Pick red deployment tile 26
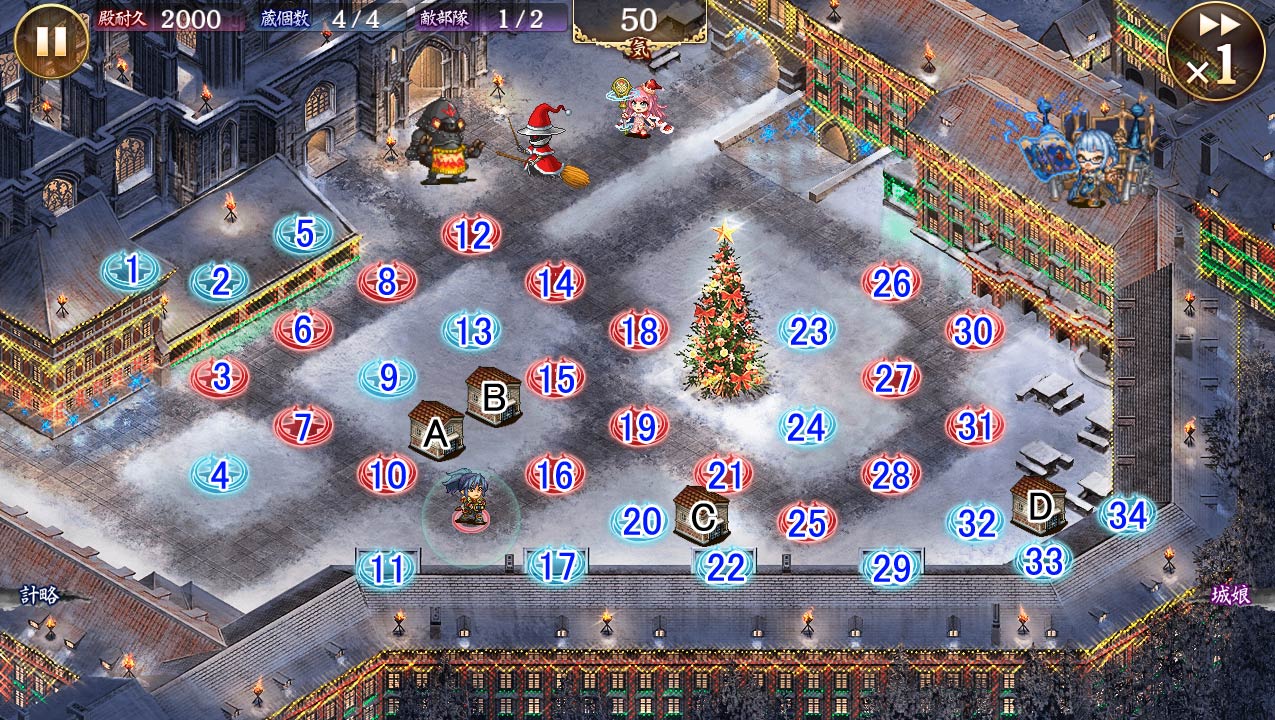The image size is (1275, 720). coord(891,284)
